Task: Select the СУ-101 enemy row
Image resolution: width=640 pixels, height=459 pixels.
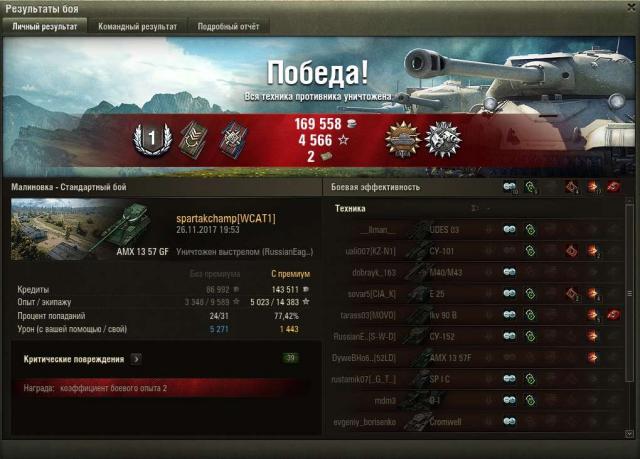Action: pos(470,251)
